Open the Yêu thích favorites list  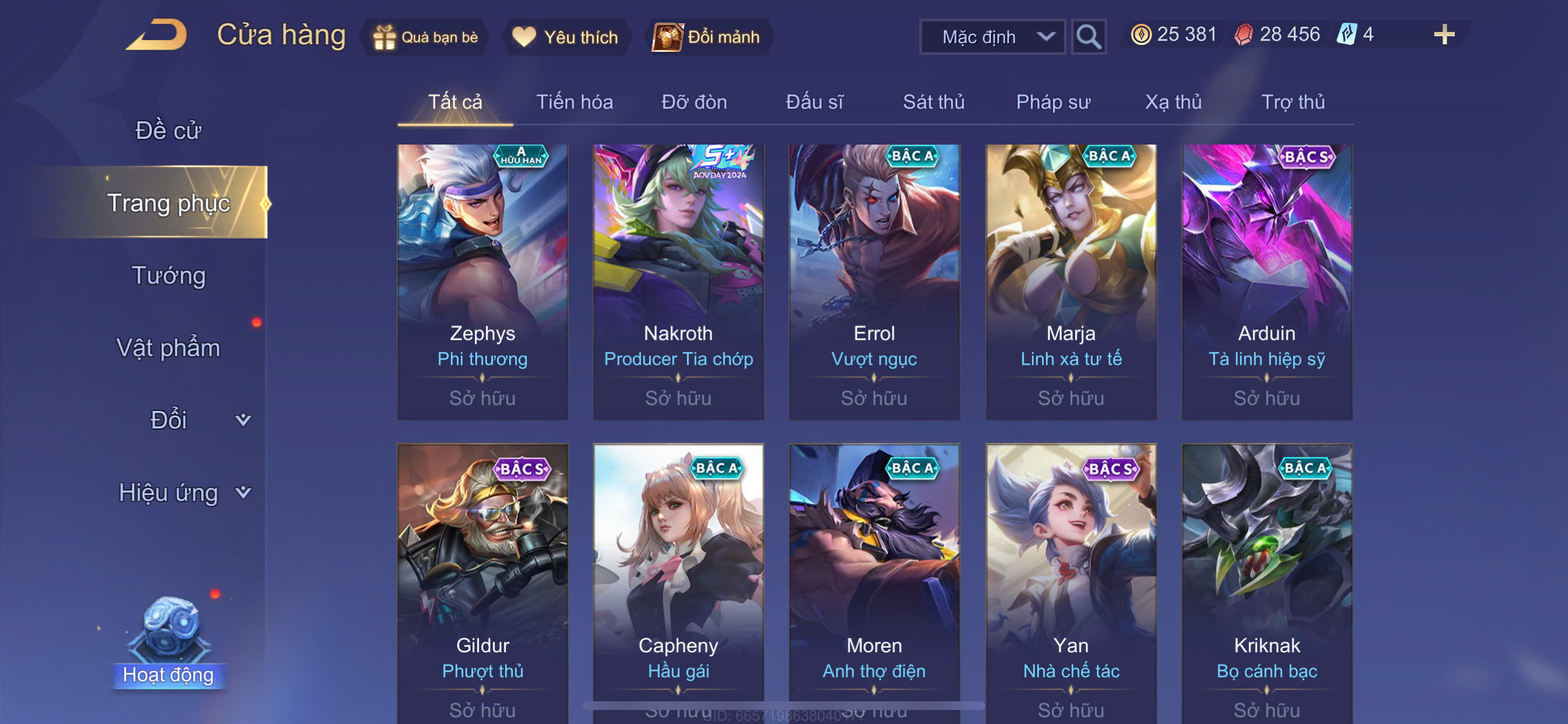click(x=566, y=37)
